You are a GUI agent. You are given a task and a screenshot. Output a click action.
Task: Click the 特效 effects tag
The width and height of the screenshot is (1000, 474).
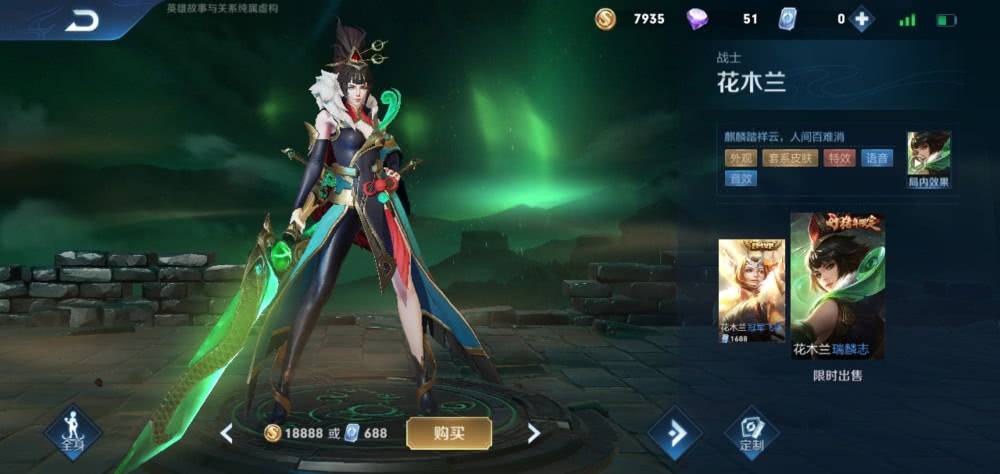(840, 158)
